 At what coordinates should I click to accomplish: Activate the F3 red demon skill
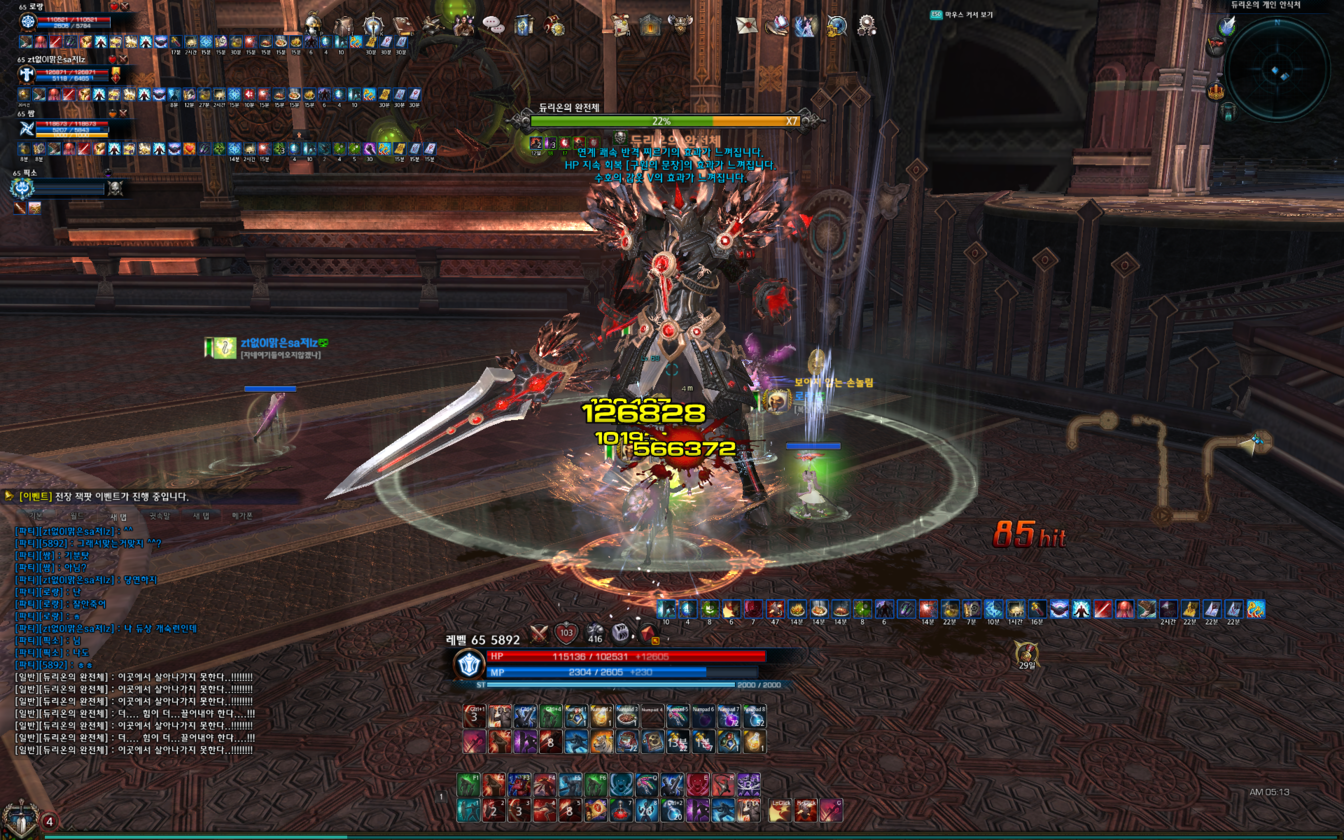(519, 785)
